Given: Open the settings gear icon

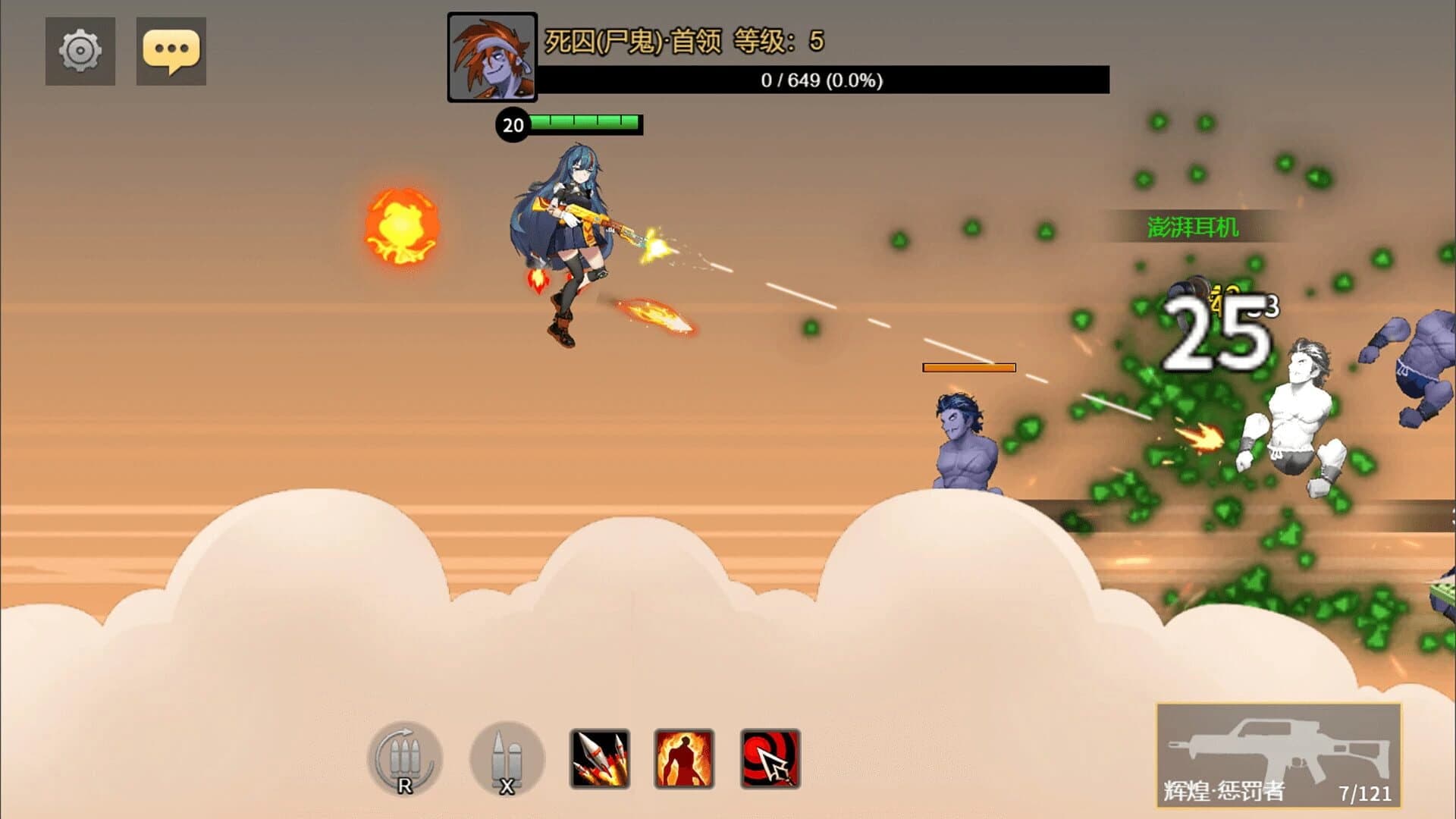Looking at the screenshot, I should 80,52.
